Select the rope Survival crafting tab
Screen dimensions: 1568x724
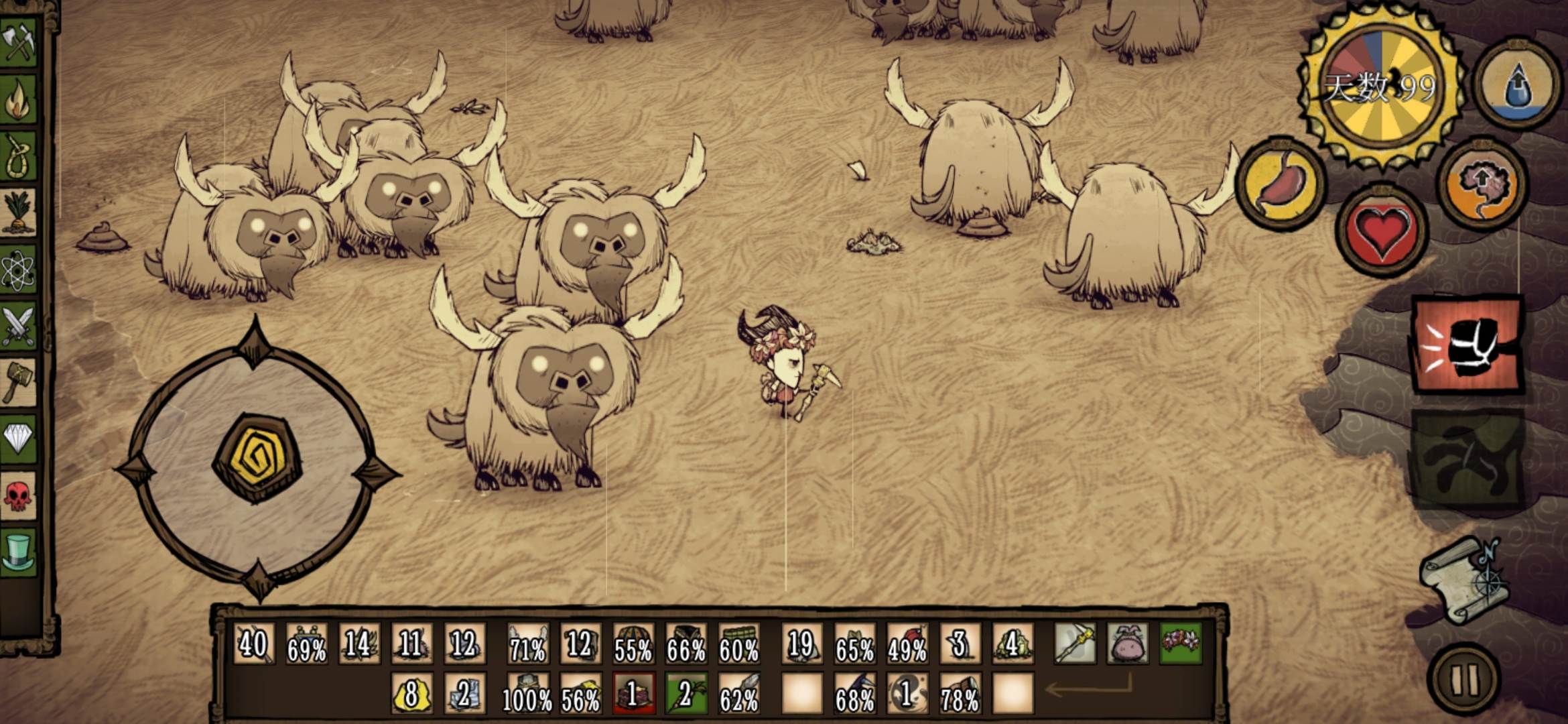pos(19,156)
